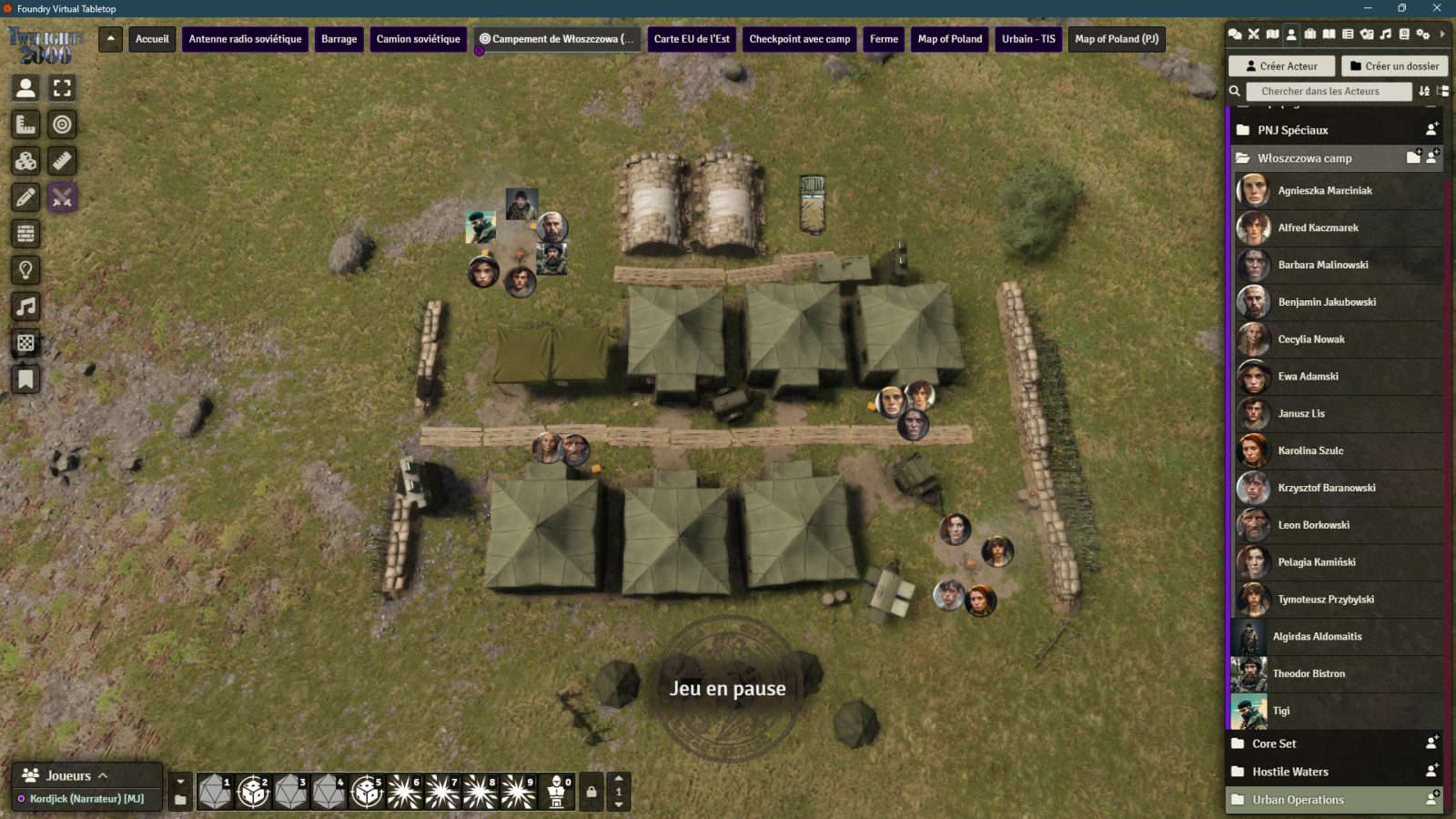Open the Accueil scene tab
Screen dimensions: 1456x819
(152, 39)
